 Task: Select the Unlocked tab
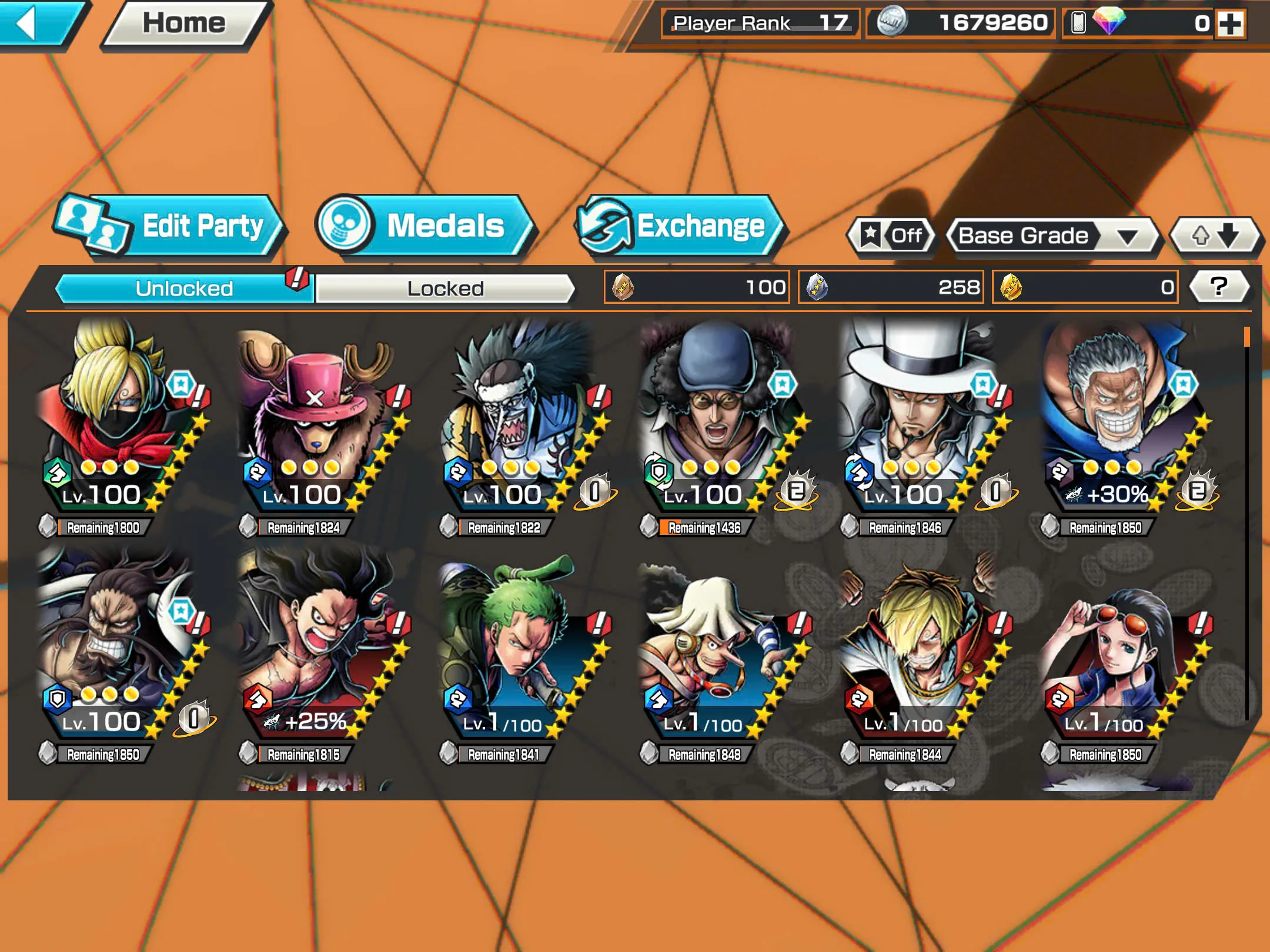point(182,288)
